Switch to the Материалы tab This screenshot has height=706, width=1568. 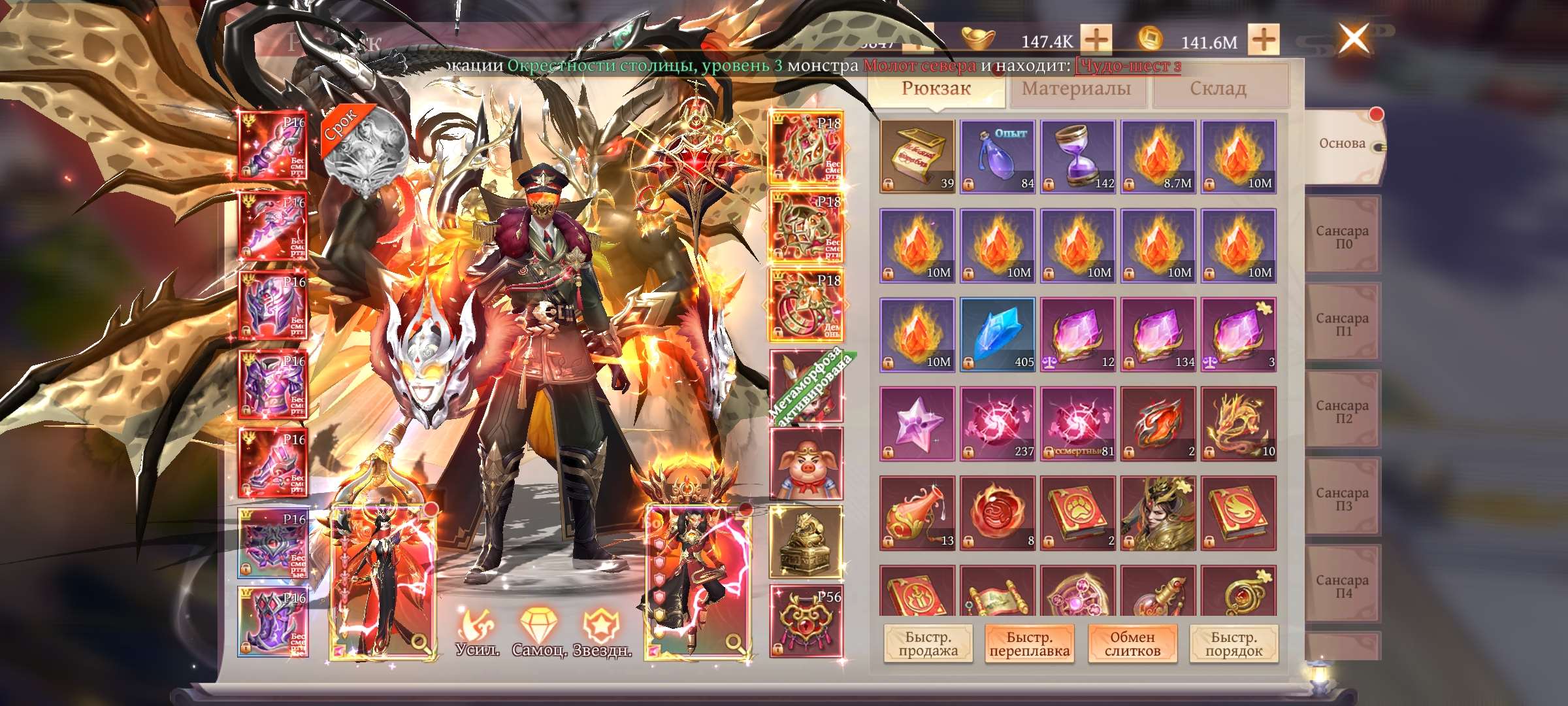tap(1077, 89)
